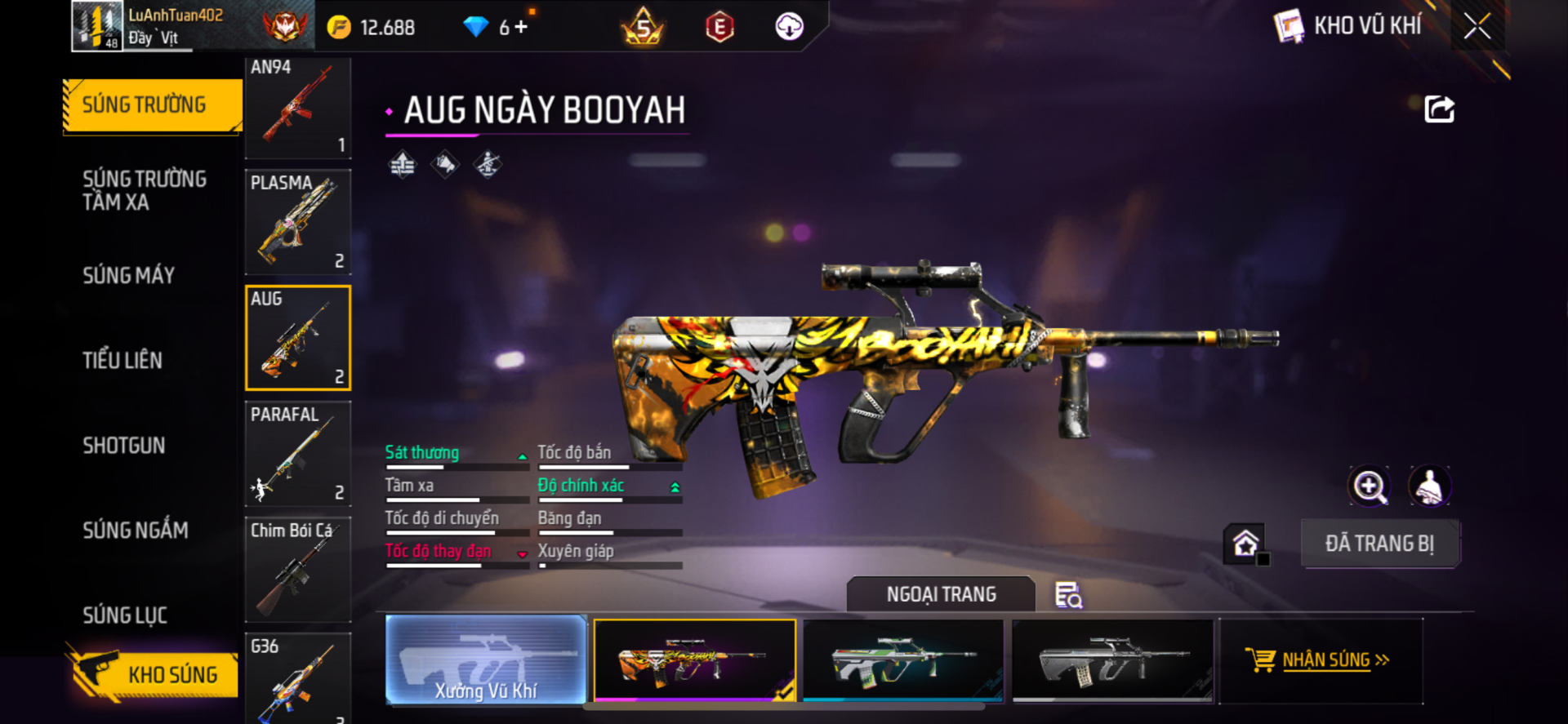Add diamonds with the plus button
The width and height of the screenshot is (1568, 724).
(x=521, y=27)
